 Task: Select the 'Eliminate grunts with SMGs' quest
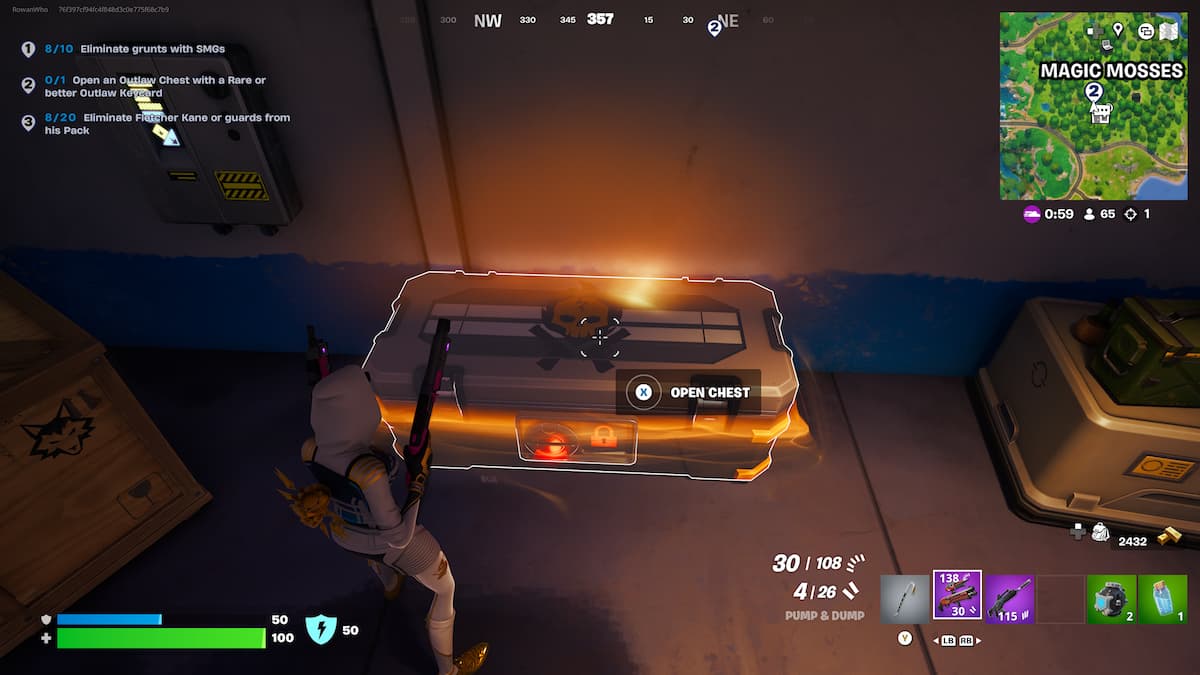click(x=152, y=48)
